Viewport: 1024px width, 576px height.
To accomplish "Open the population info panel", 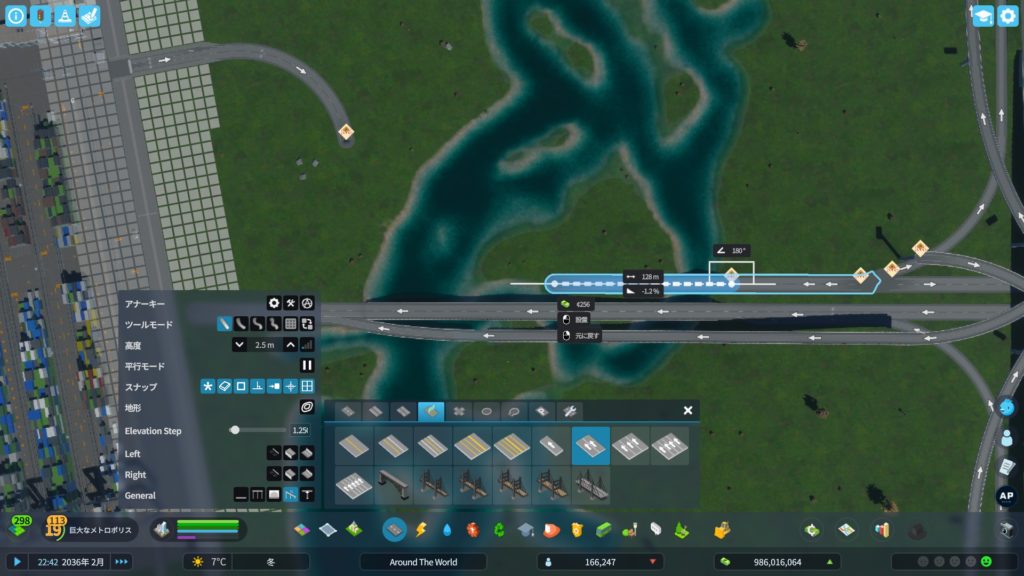I will (600, 562).
